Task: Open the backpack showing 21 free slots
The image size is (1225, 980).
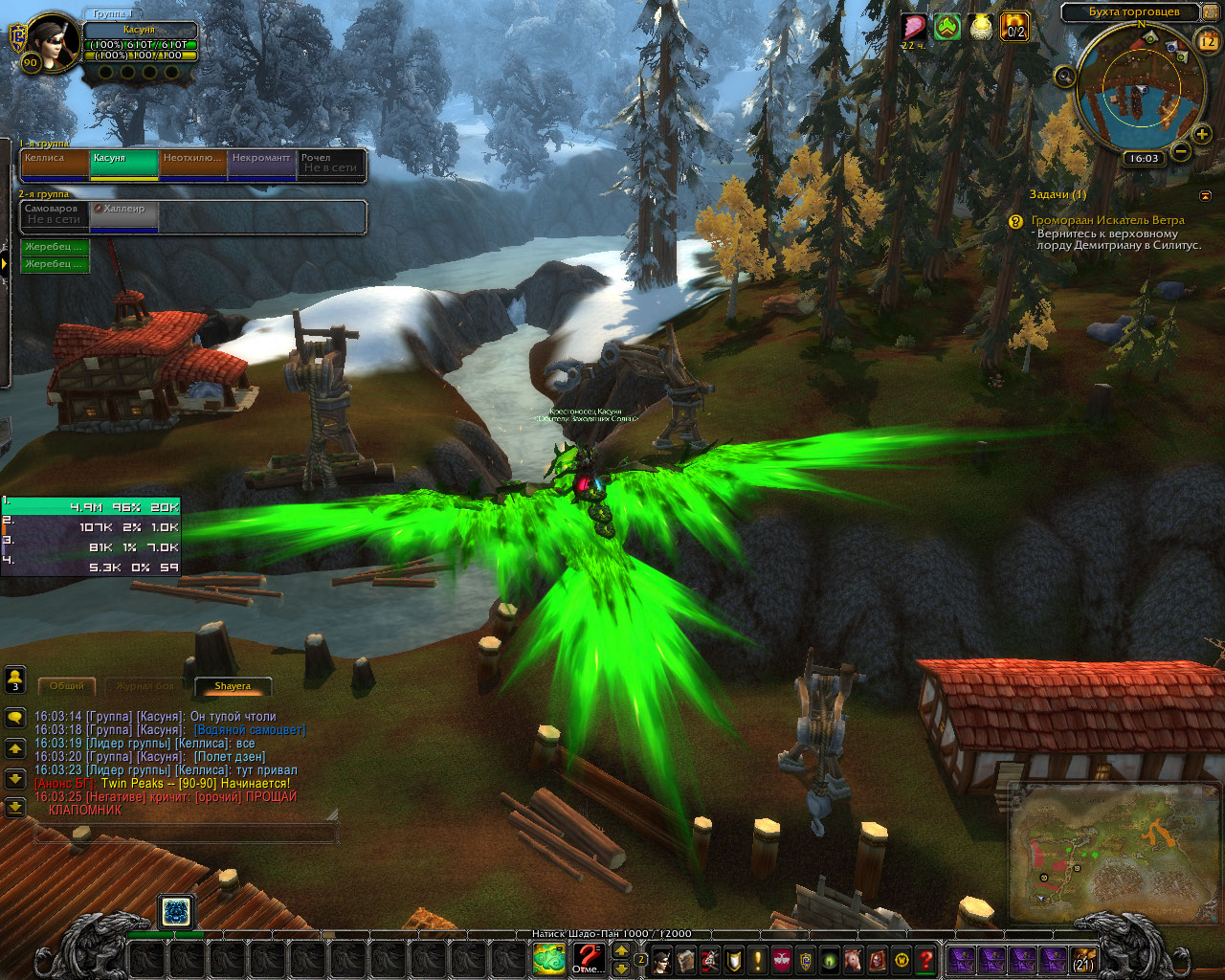Action: click(x=1083, y=959)
